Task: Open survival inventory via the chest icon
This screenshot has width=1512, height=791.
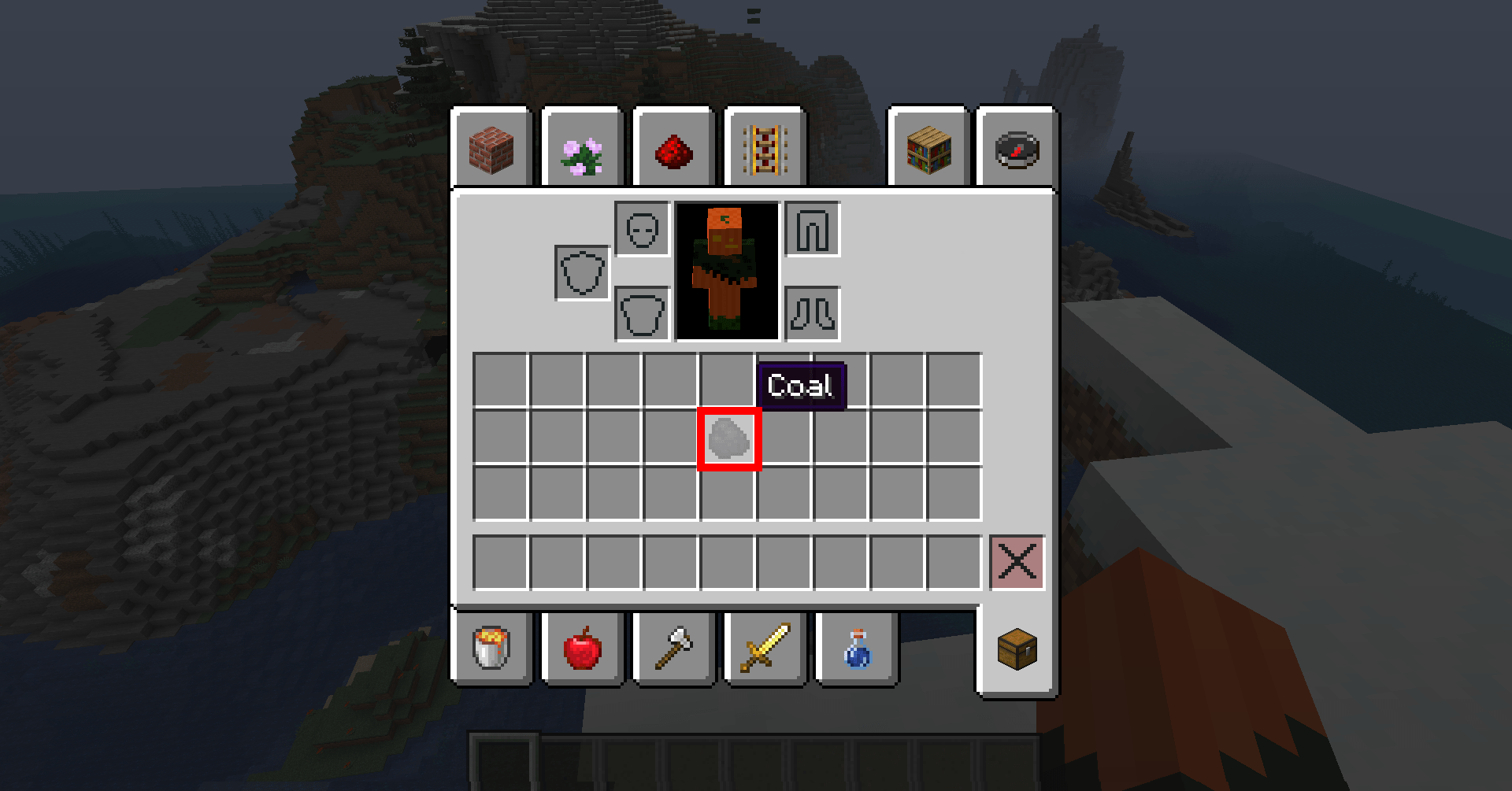Action: (x=1016, y=649)
